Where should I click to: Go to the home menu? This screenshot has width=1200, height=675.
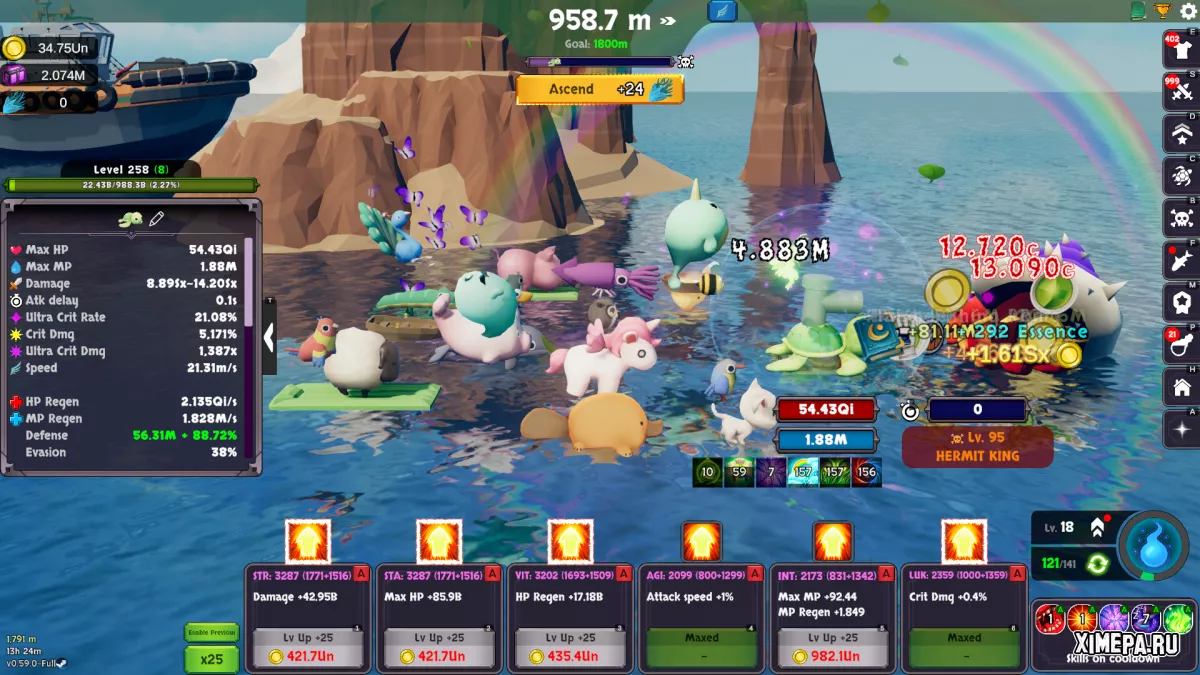tap(1181, 387)
